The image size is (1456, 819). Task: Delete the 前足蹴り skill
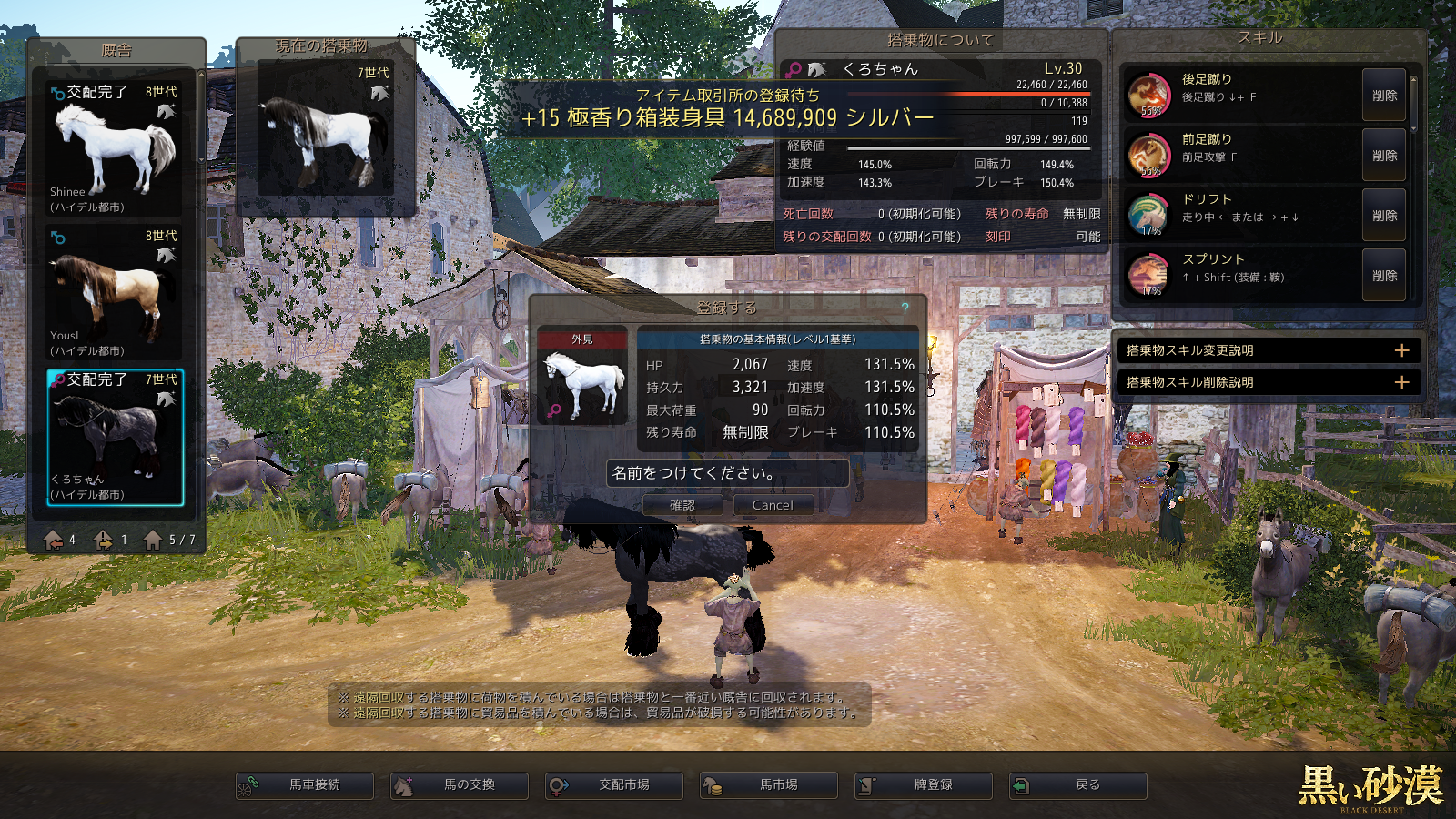pyautogui.click(x=1384, y=156)
